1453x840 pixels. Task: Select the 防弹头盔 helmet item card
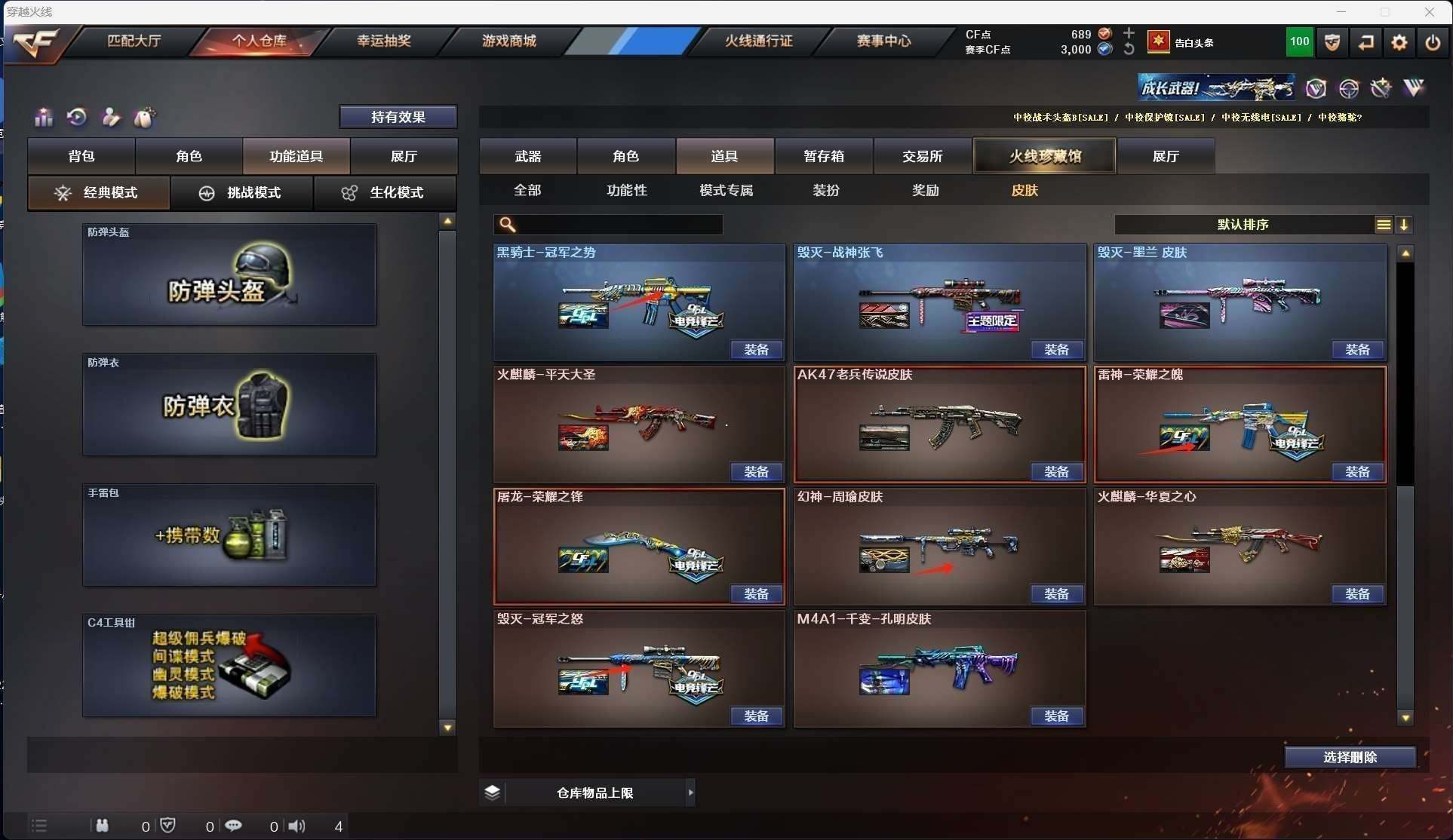click(229, 274)
